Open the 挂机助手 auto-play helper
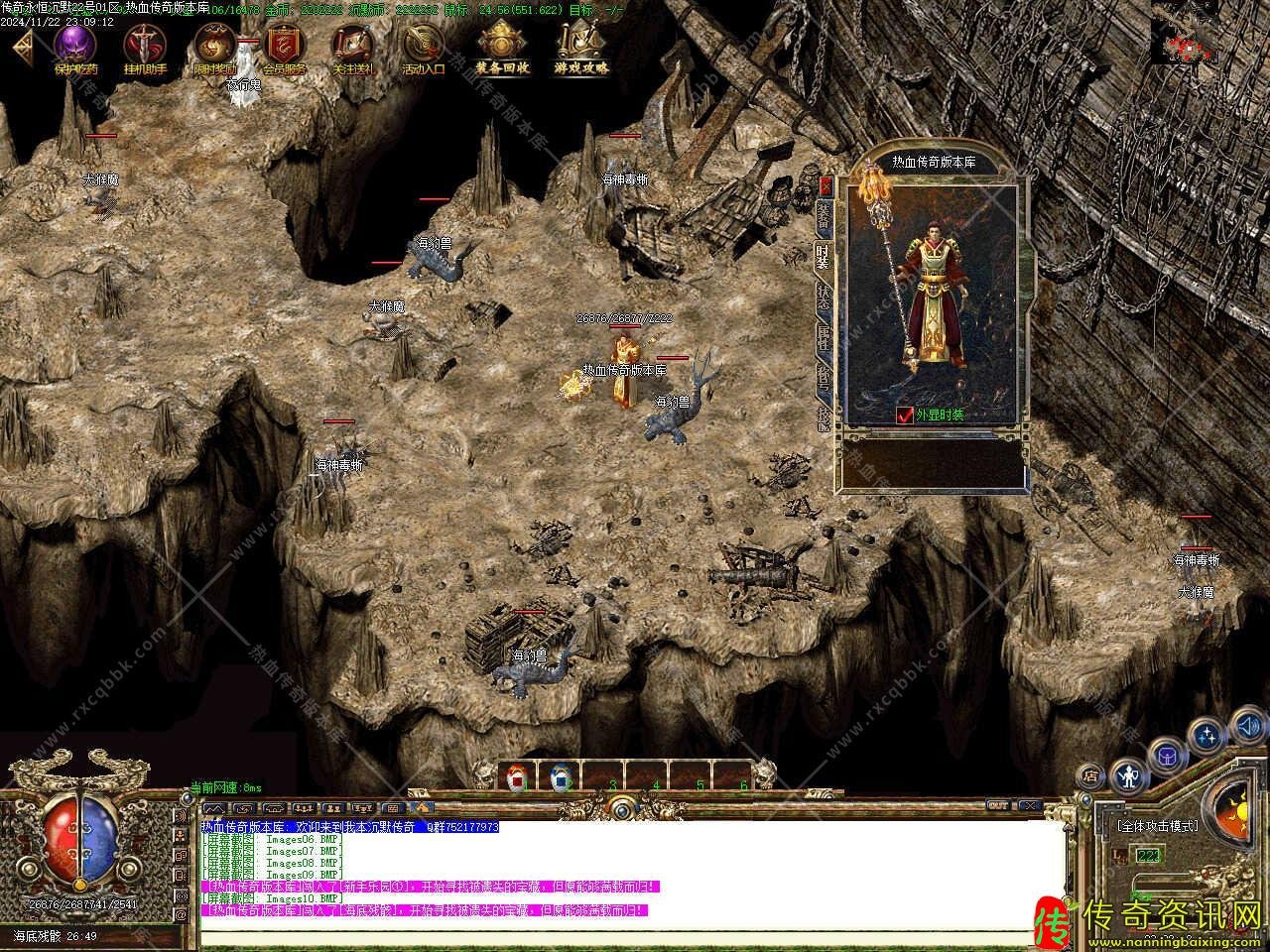Viewport: 1270px width, 952px height. coord(145,47)
